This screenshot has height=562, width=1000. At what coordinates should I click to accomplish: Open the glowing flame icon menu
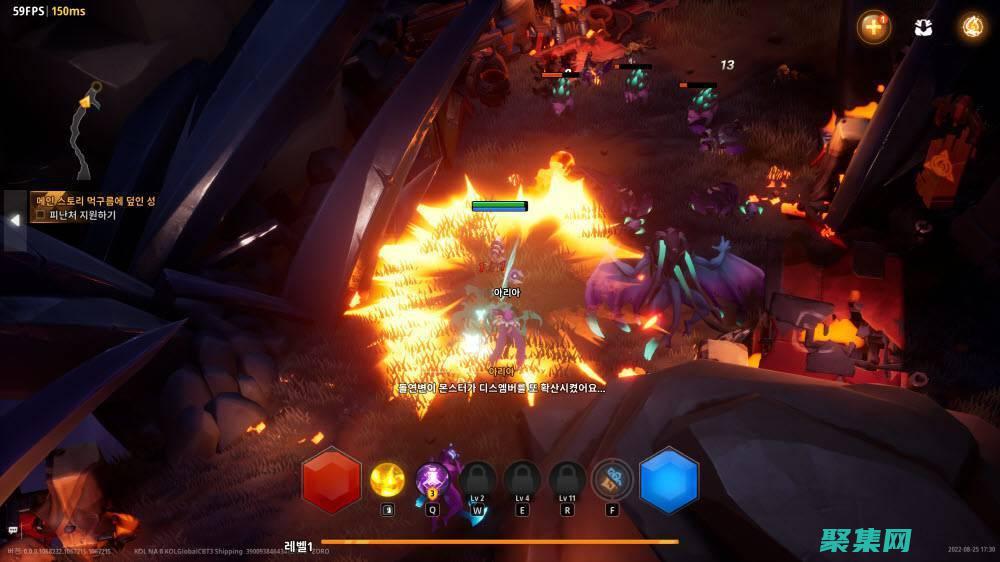click(x=971, y=27)
